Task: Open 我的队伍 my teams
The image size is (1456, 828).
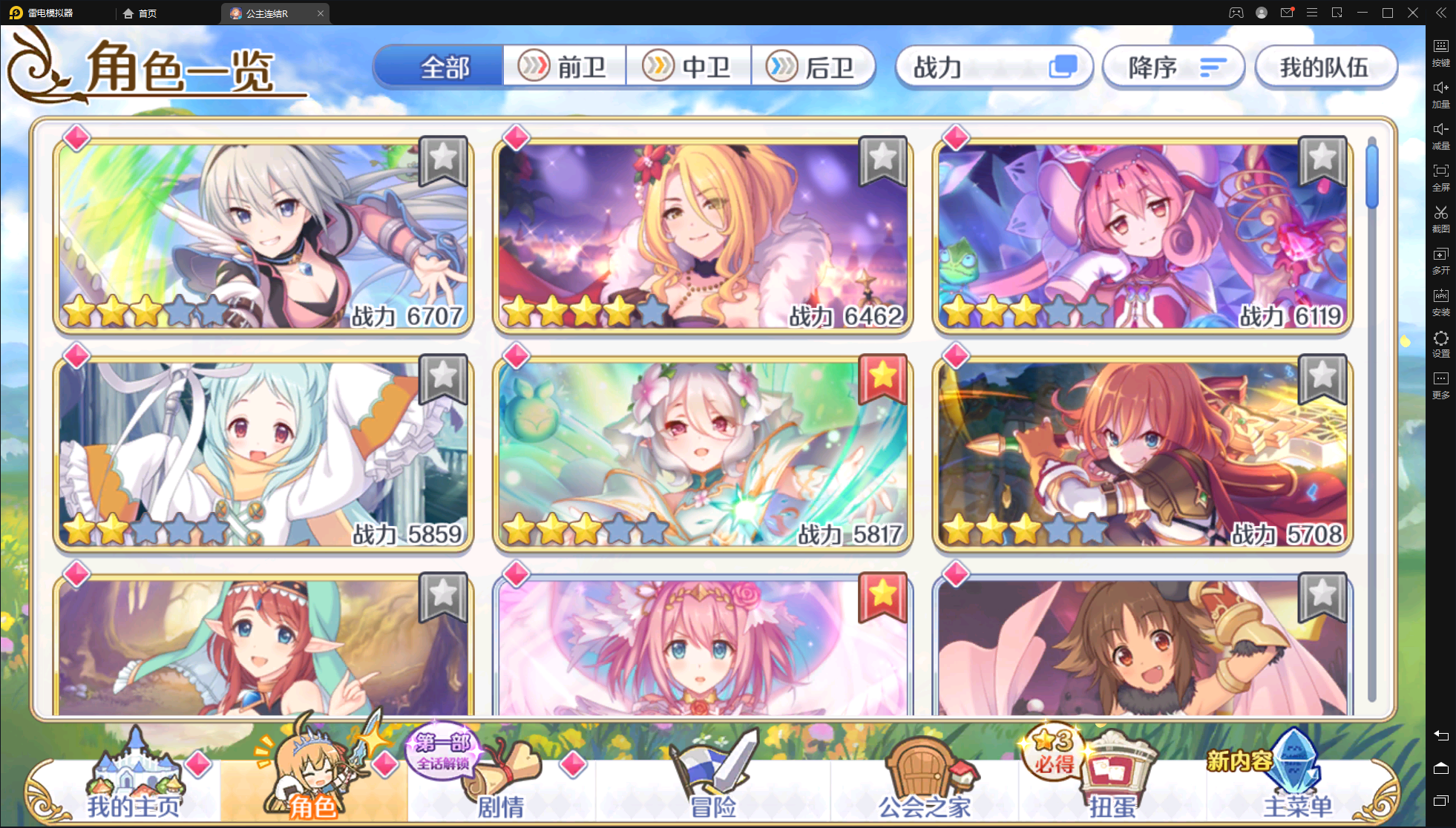Action: point(1326,67)
